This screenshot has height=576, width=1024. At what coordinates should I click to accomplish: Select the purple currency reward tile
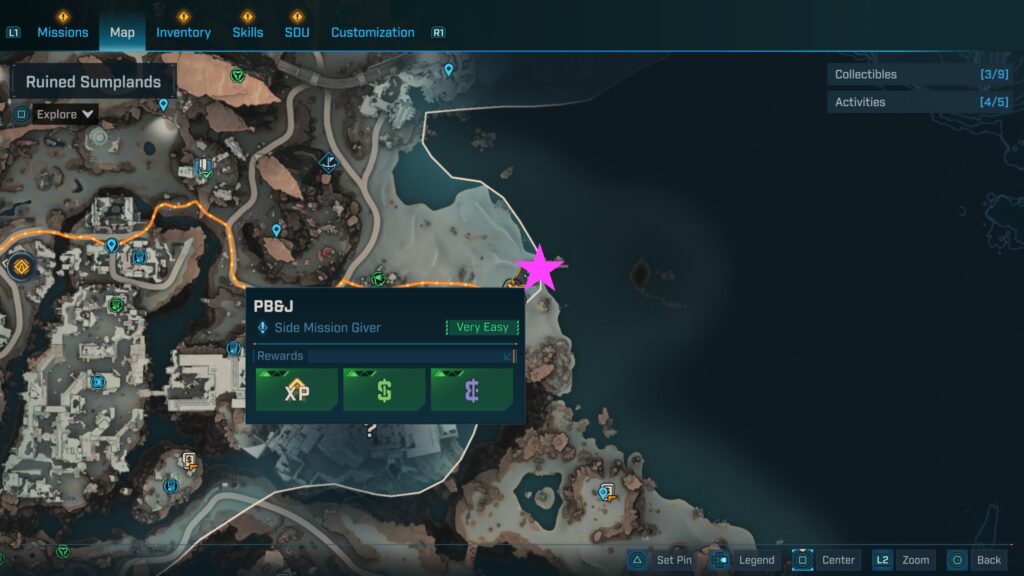[x=471, y=390]
